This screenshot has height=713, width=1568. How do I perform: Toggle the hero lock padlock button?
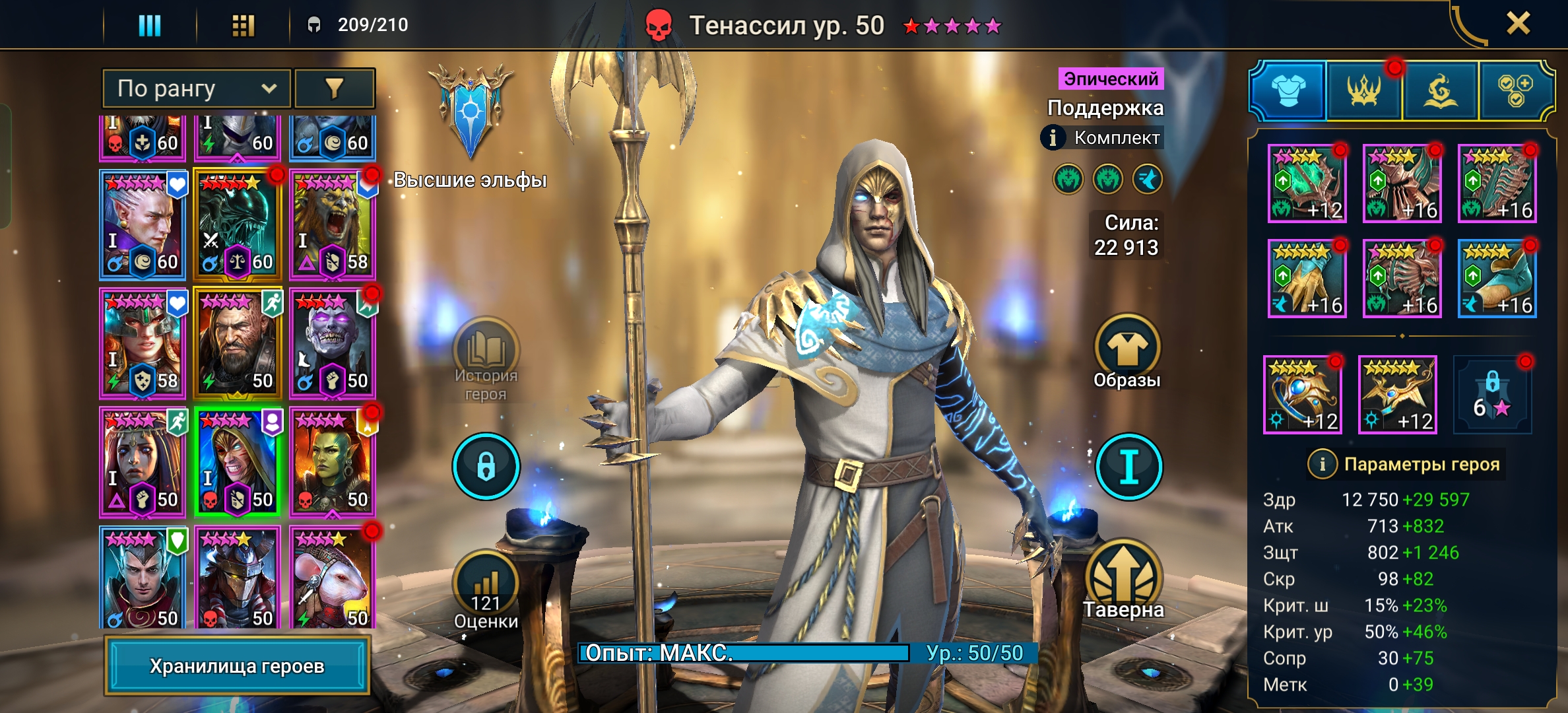tap(486, 466)
